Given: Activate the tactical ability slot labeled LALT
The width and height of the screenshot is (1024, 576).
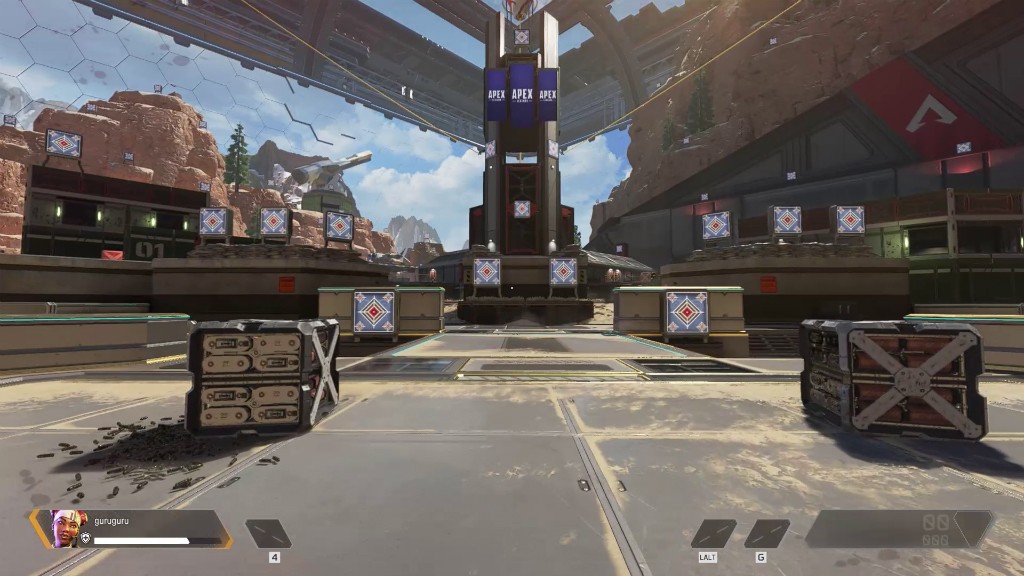Looking at the screenshot, I should 713,533.
